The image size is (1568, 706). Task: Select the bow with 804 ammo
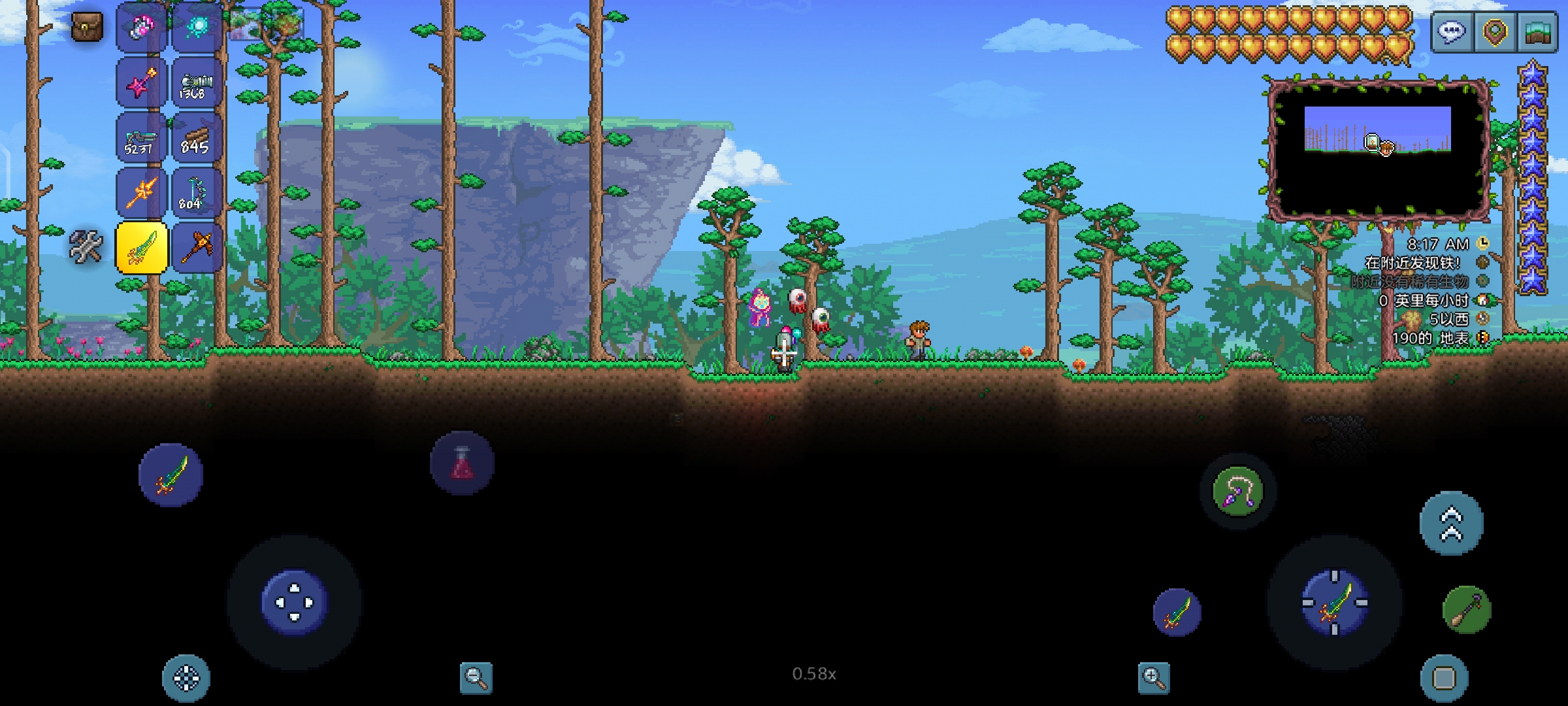pos(195,193)
